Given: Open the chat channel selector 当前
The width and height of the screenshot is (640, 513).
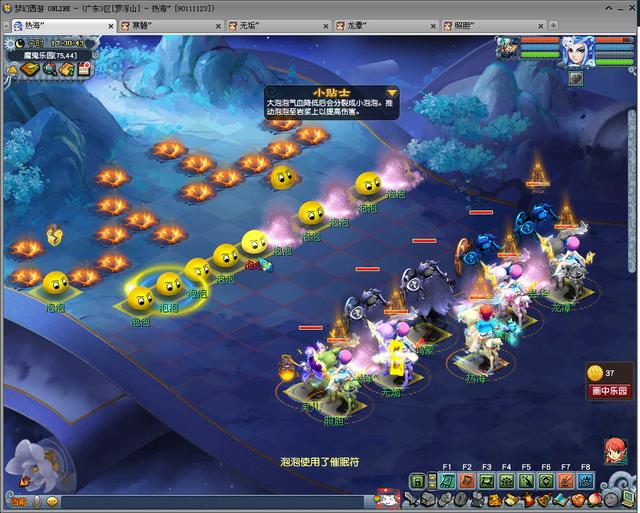Looking at the screenshot, I should 19,501.
